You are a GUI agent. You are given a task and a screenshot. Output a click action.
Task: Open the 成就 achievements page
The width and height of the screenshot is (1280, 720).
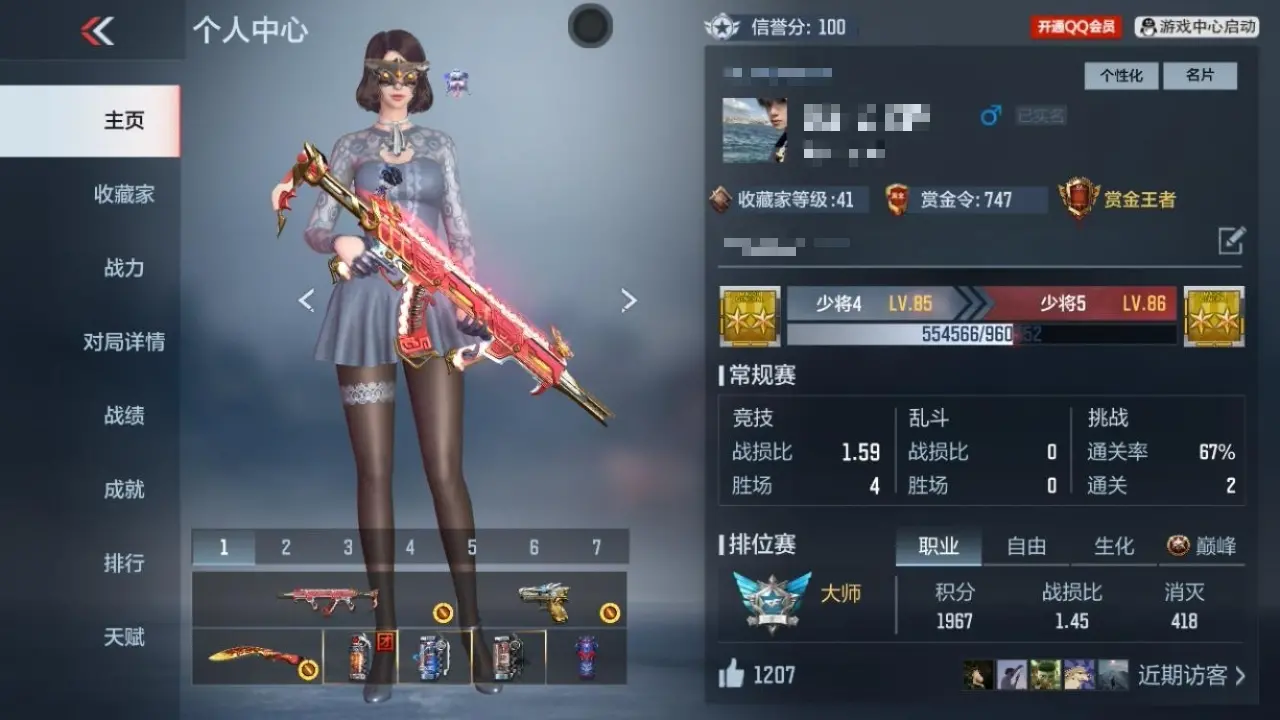[x=124, y=489]
